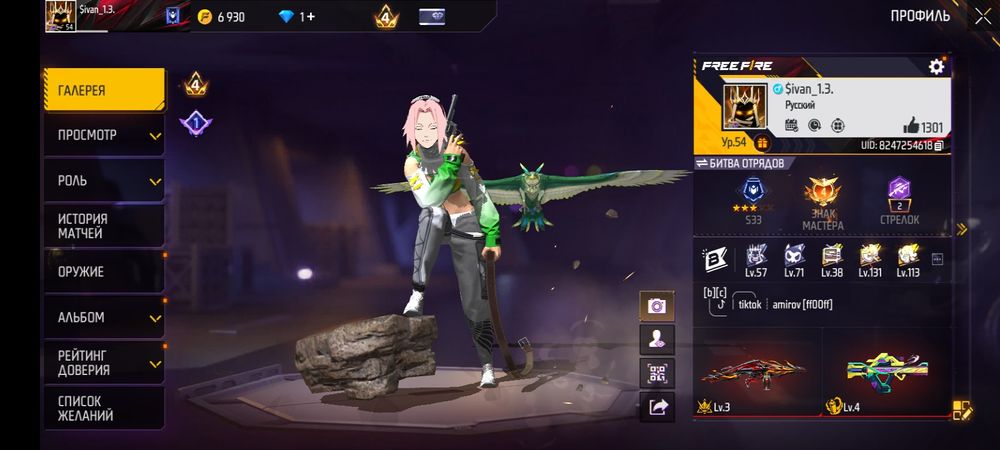This screenshot has height=450, width=1000.
Task: Show the profile QR code
Action: pyautogui.click(x=657, y=373)
